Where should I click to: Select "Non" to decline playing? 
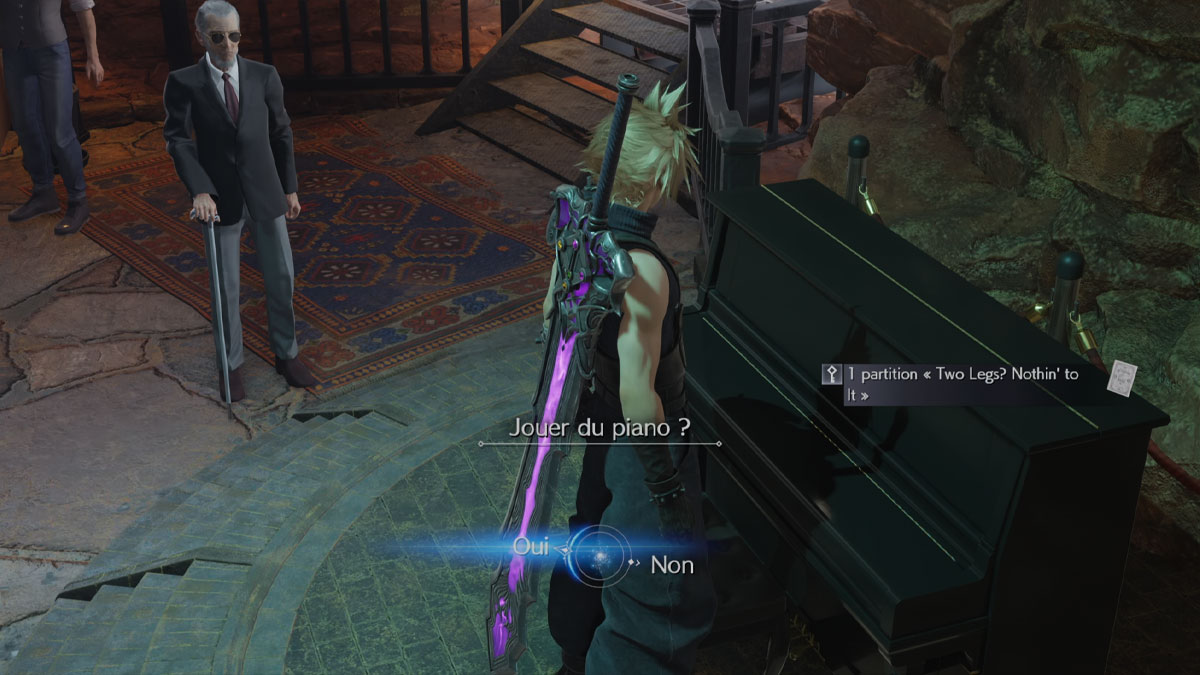pos(672,565)
